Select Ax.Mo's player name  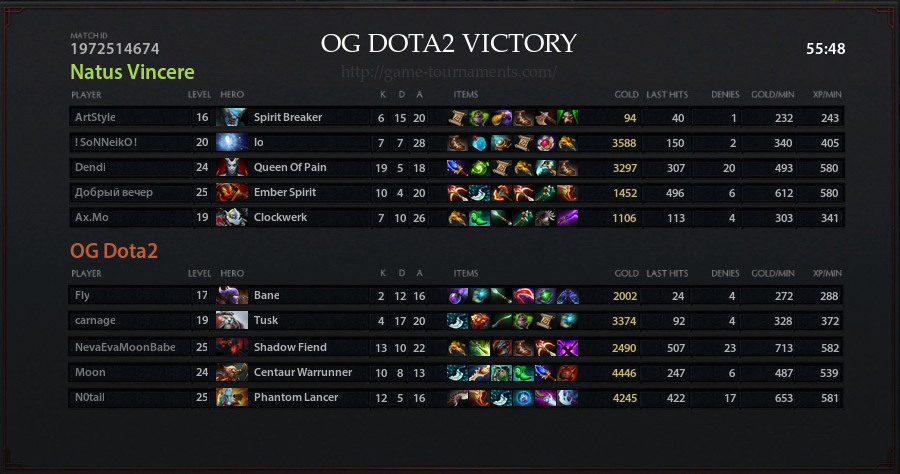pos(91,218)
